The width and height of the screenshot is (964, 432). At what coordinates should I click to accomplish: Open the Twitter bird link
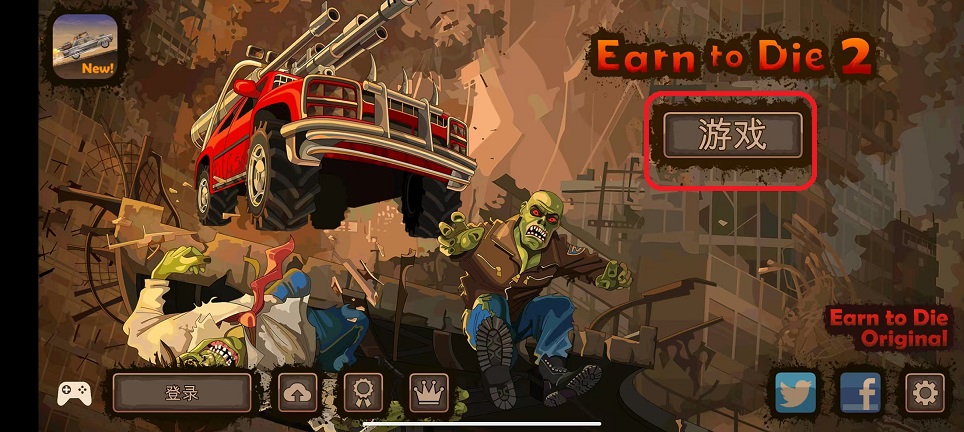(796, 393)
